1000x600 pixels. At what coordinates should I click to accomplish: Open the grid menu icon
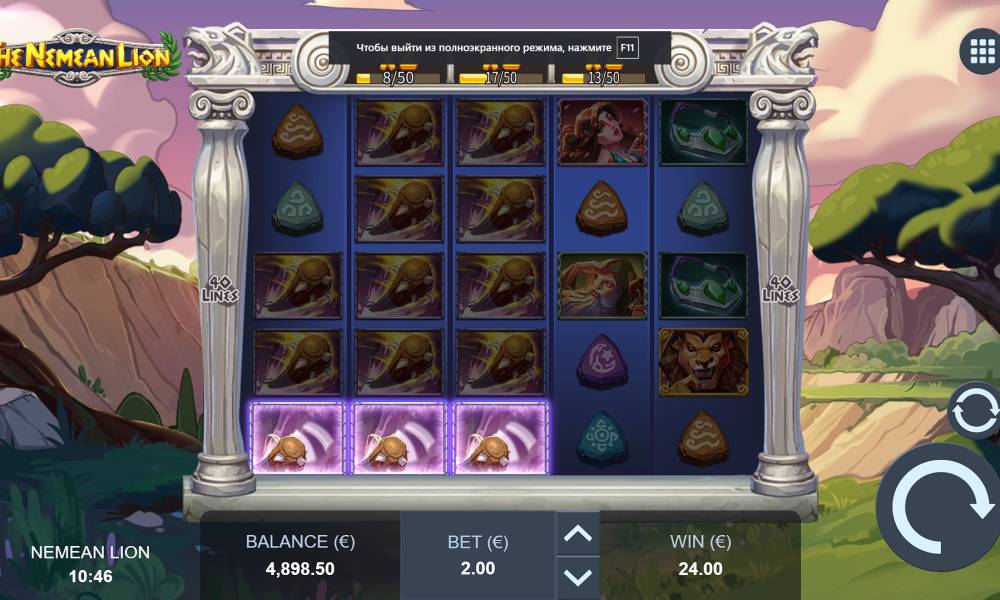coord(977,52)
